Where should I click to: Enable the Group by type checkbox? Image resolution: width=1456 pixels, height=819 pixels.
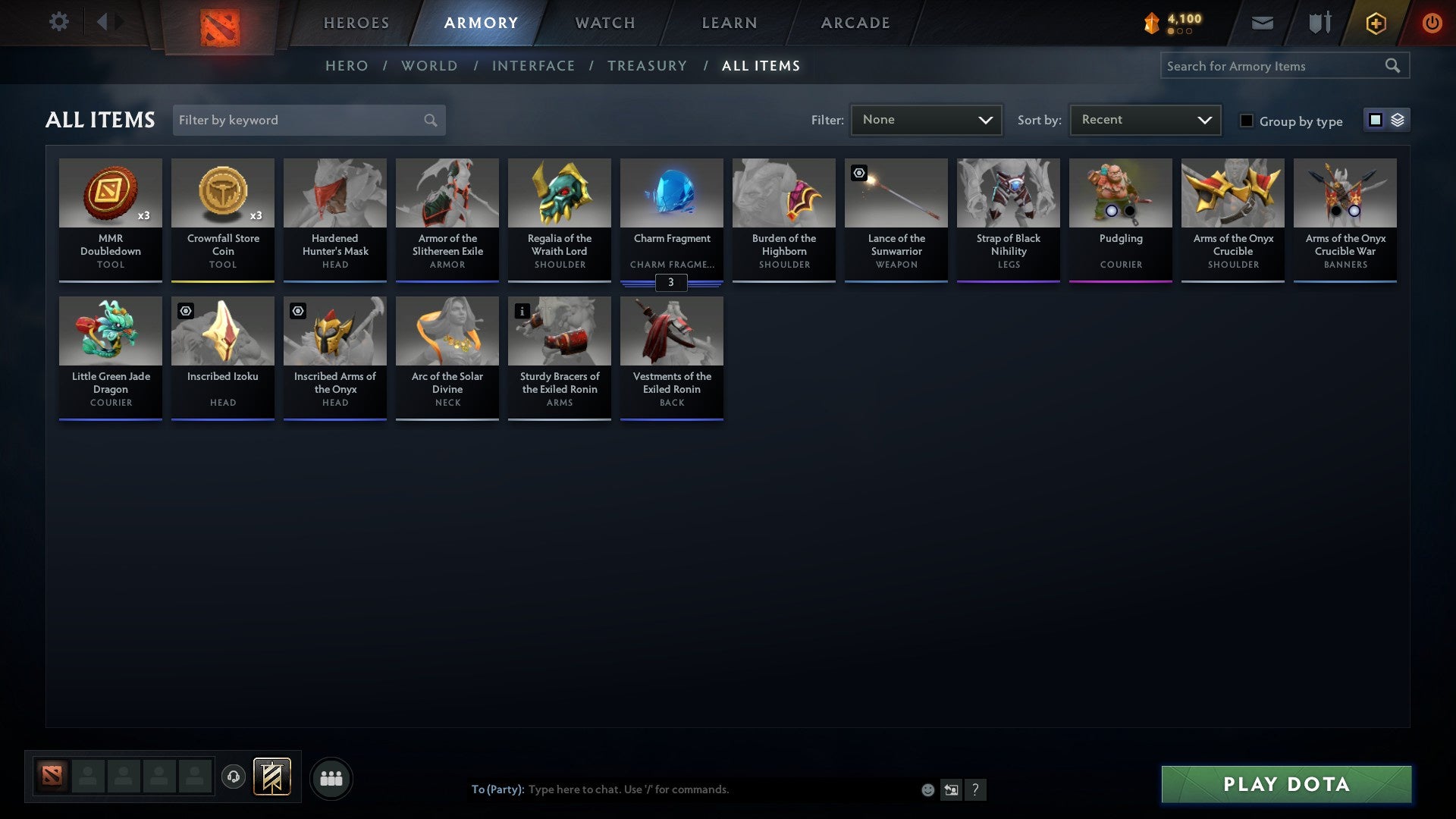(1247, 121)
